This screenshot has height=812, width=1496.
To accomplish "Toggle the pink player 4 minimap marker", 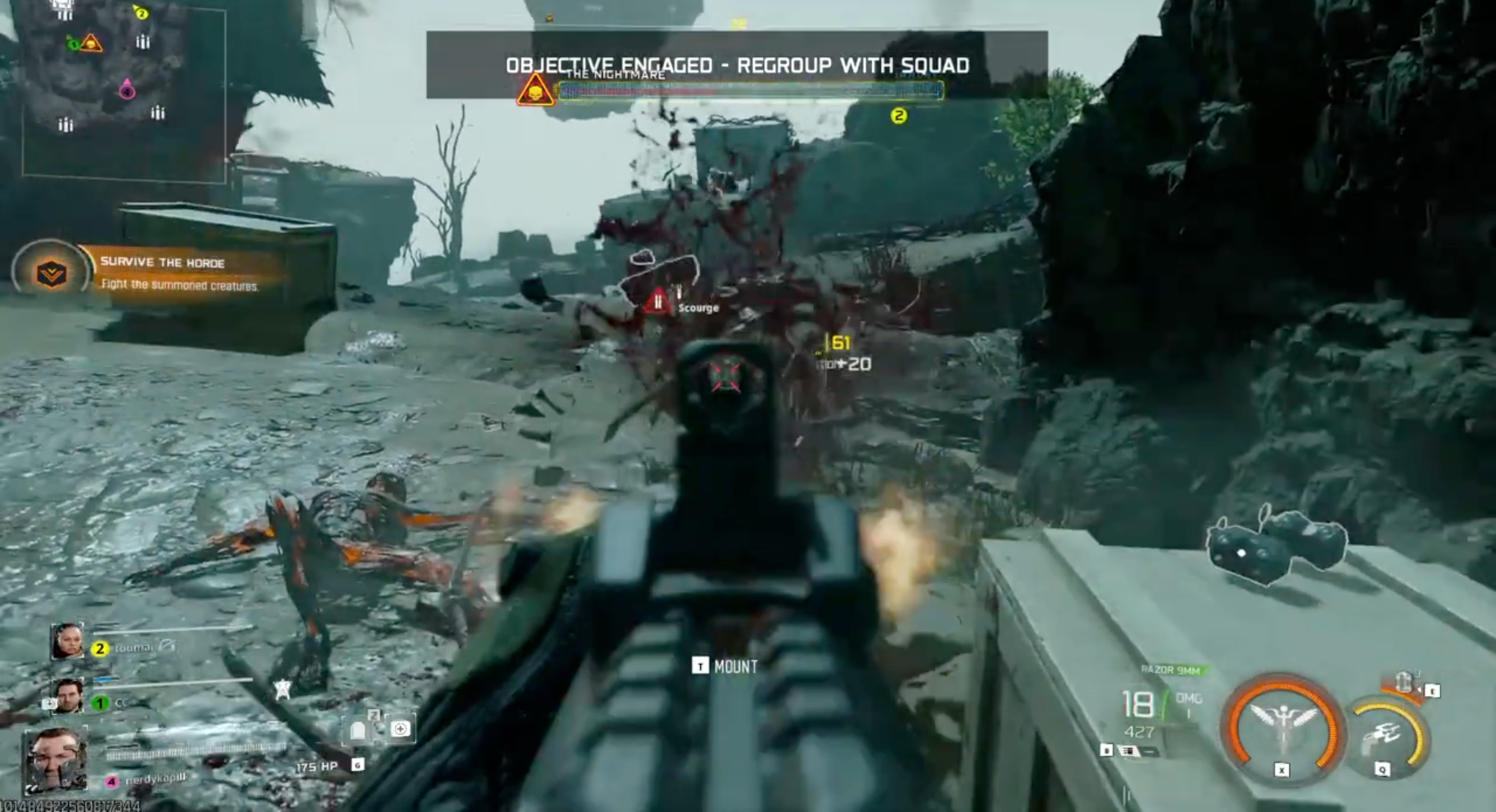I will [127, 91].
